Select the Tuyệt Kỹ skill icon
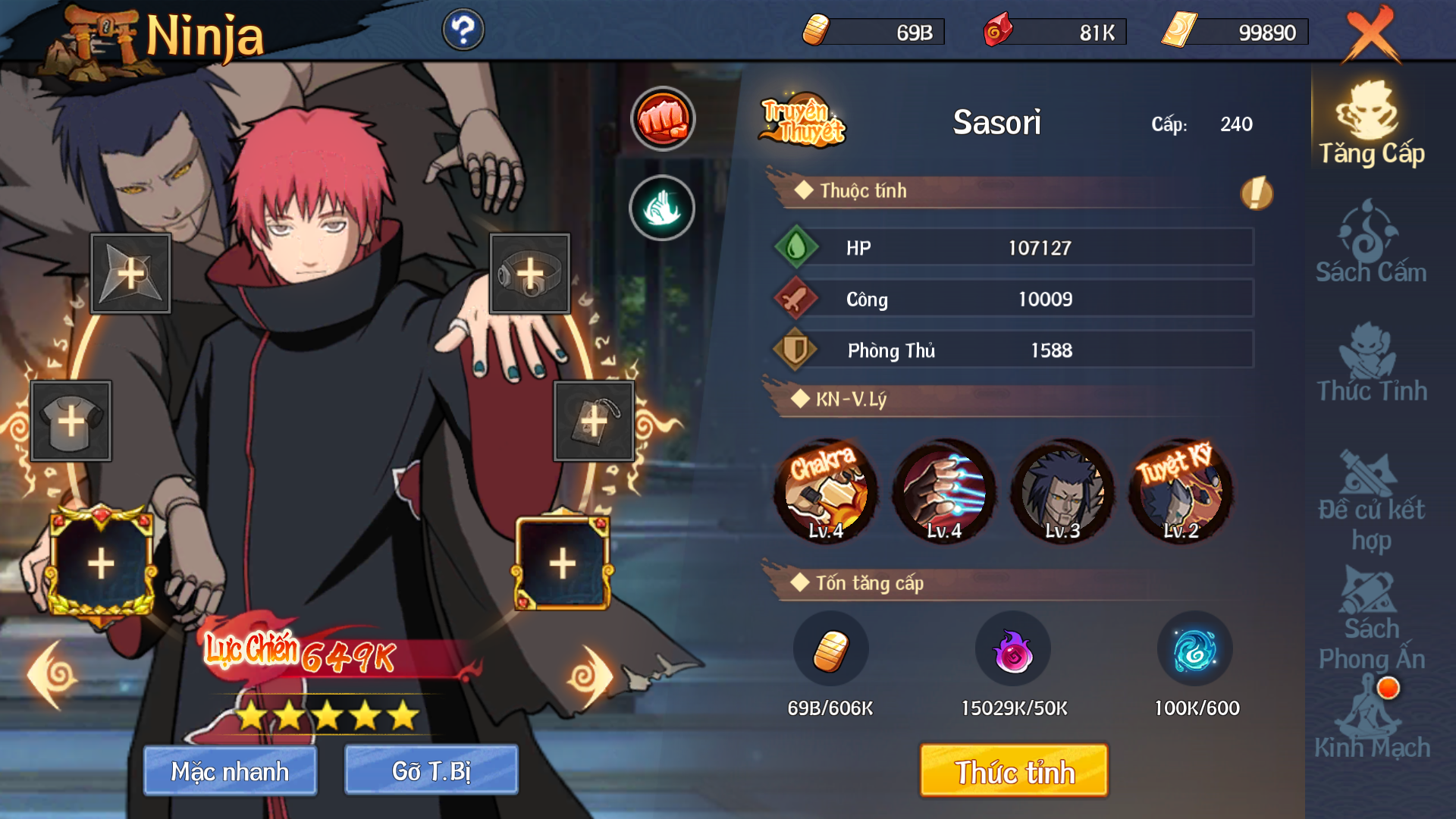The width and height of the screenshot is (1456, 819). (x=1181, y=491)
